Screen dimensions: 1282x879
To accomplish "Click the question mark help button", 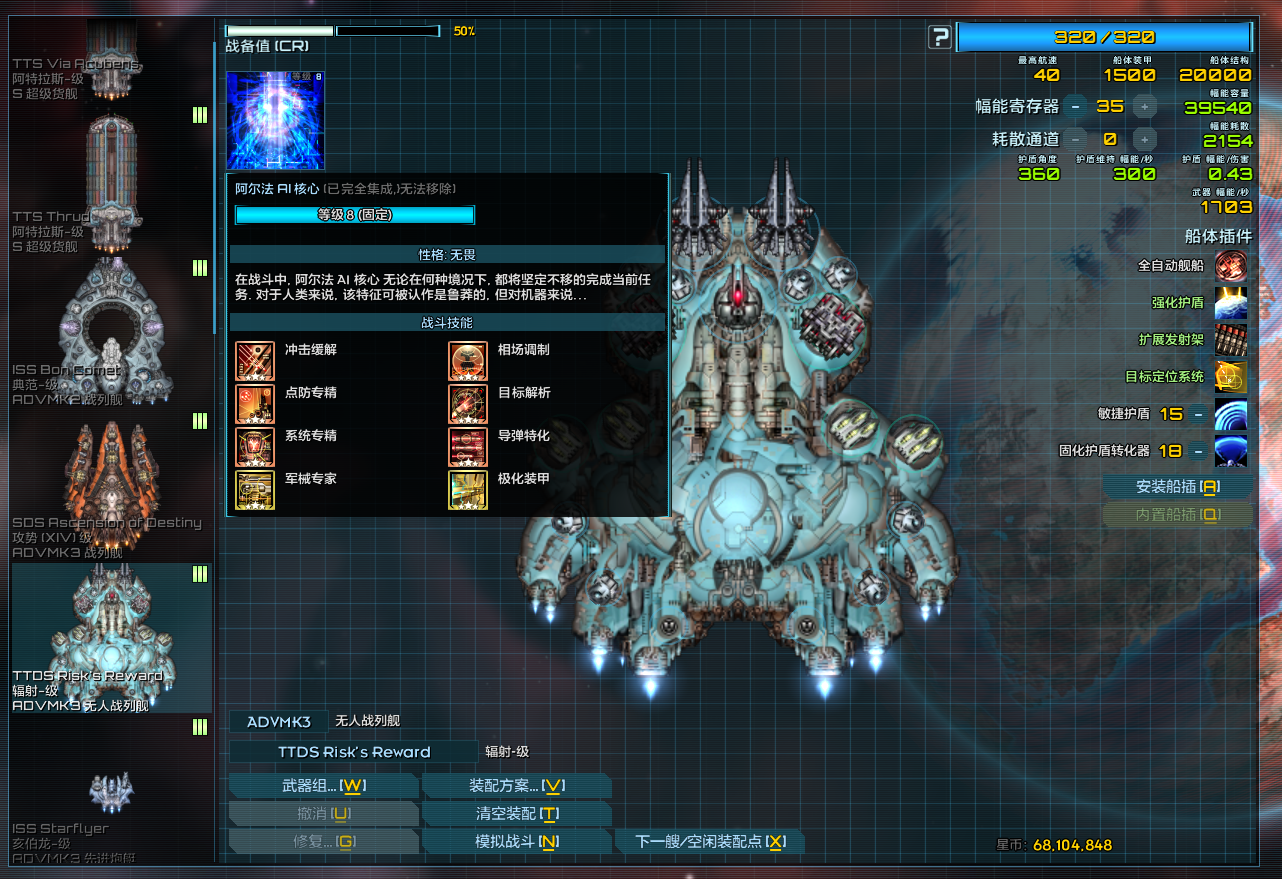I will (939, 38).
